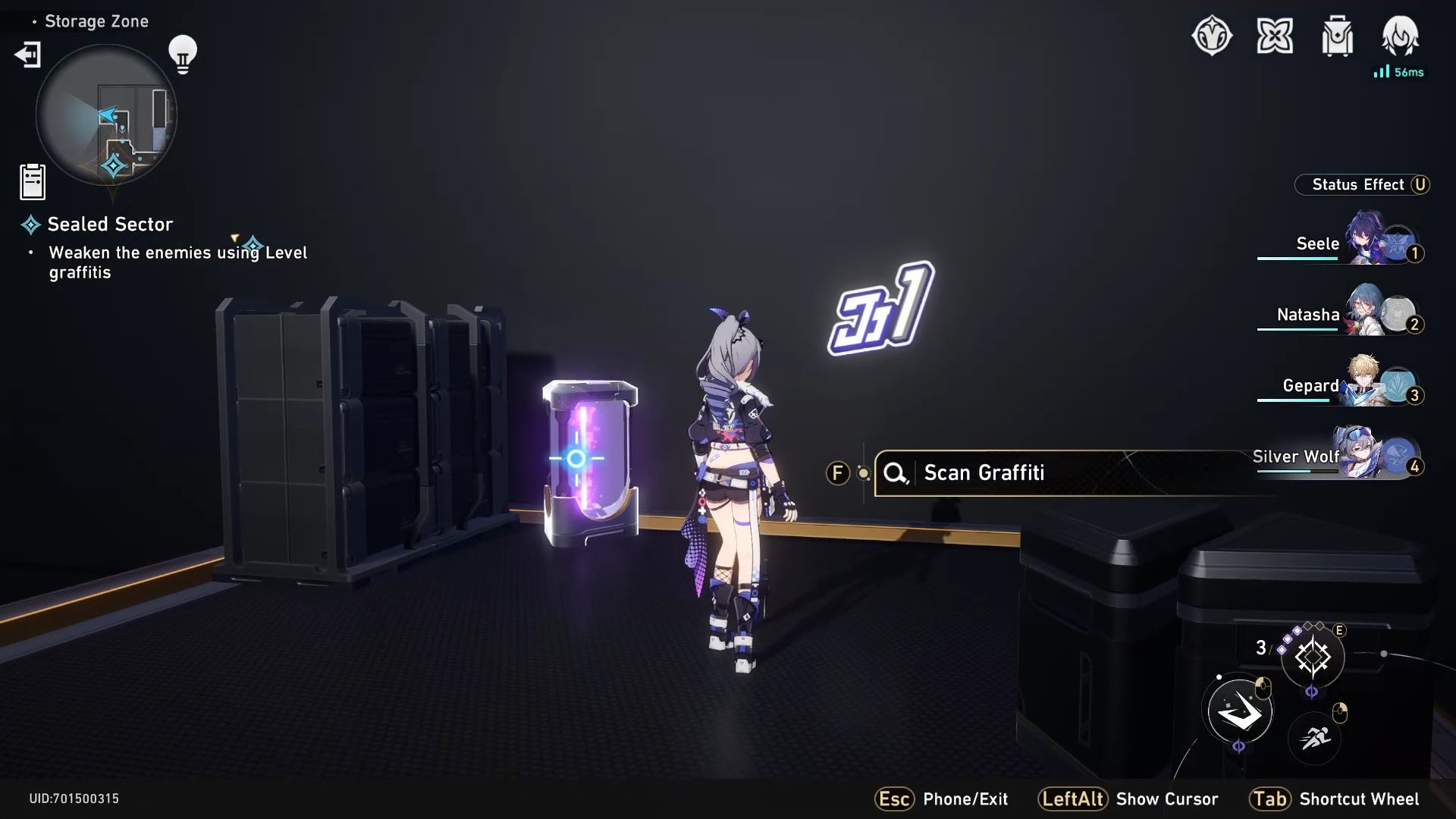Open the Travel Log guide icon
The height and width of the screenshot is (819, 1456).
point(1214,36)
